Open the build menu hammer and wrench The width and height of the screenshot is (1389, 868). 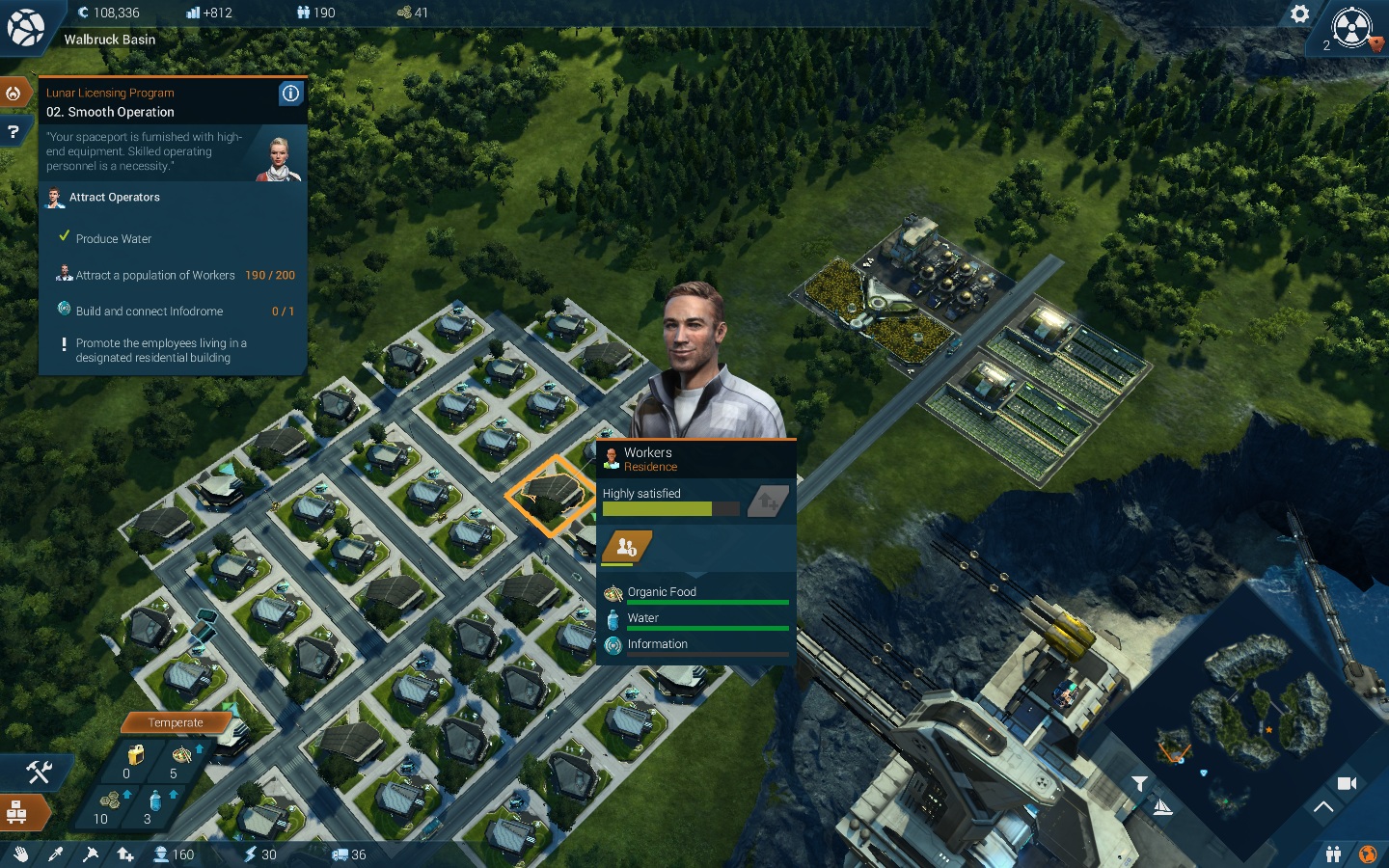38,771
